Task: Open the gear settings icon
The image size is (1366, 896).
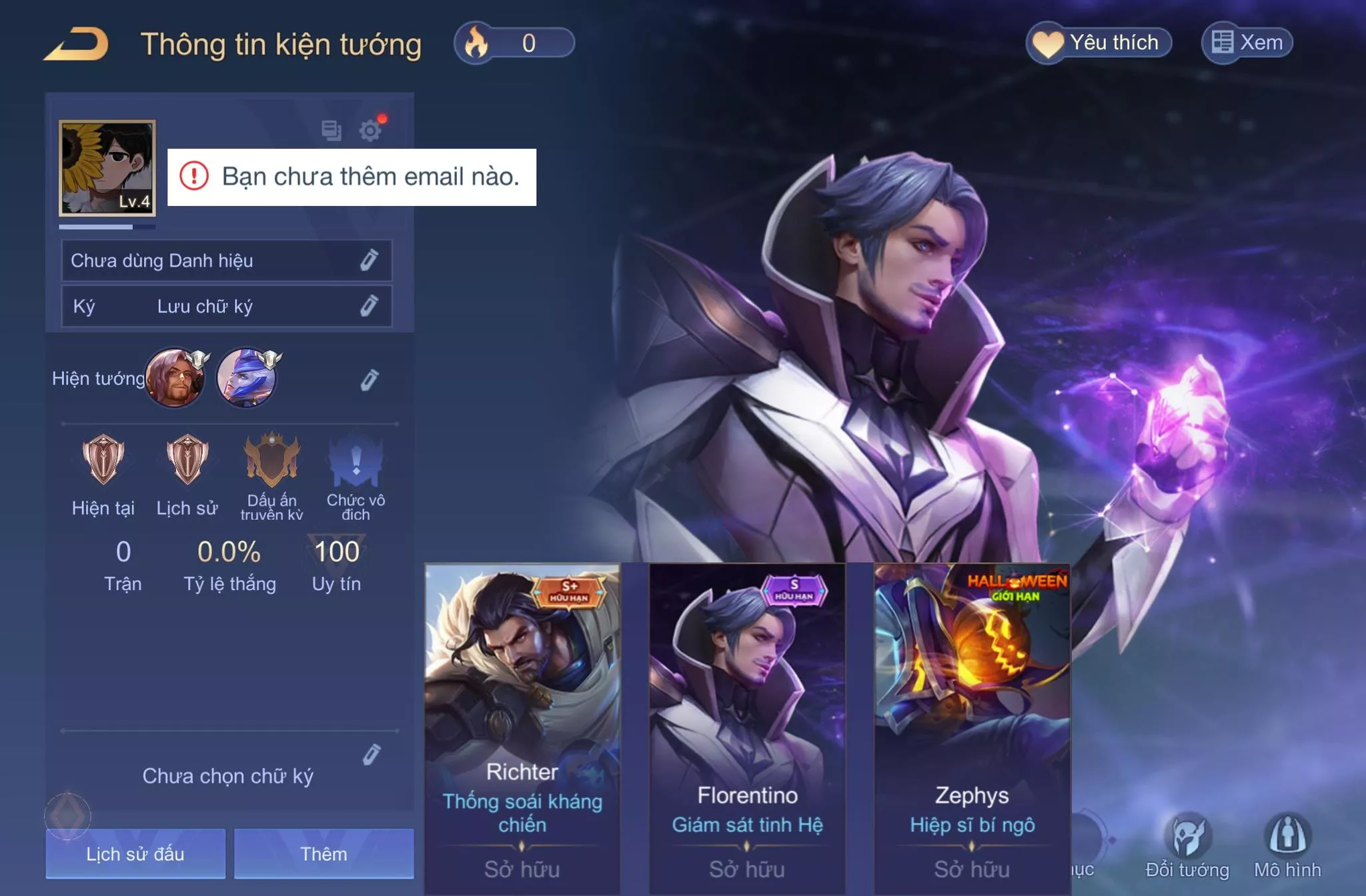Action: tap(370, 130)
